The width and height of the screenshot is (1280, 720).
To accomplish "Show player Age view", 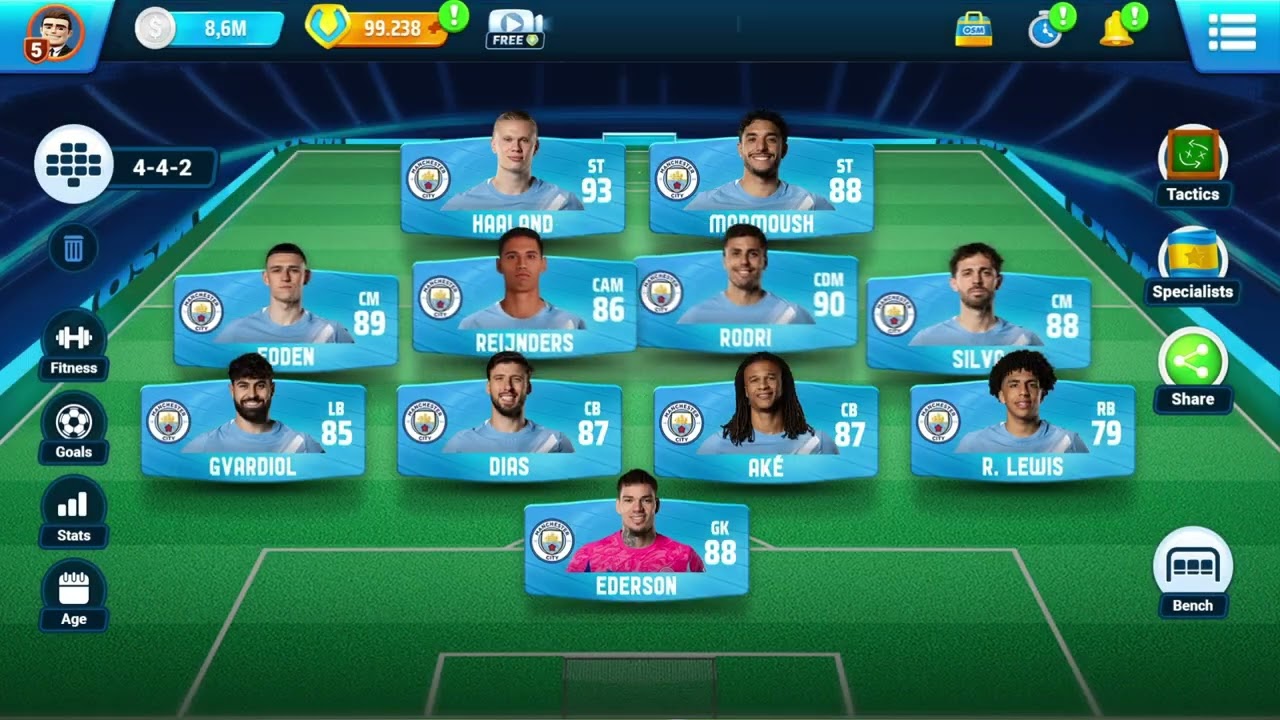I will 74,592.
